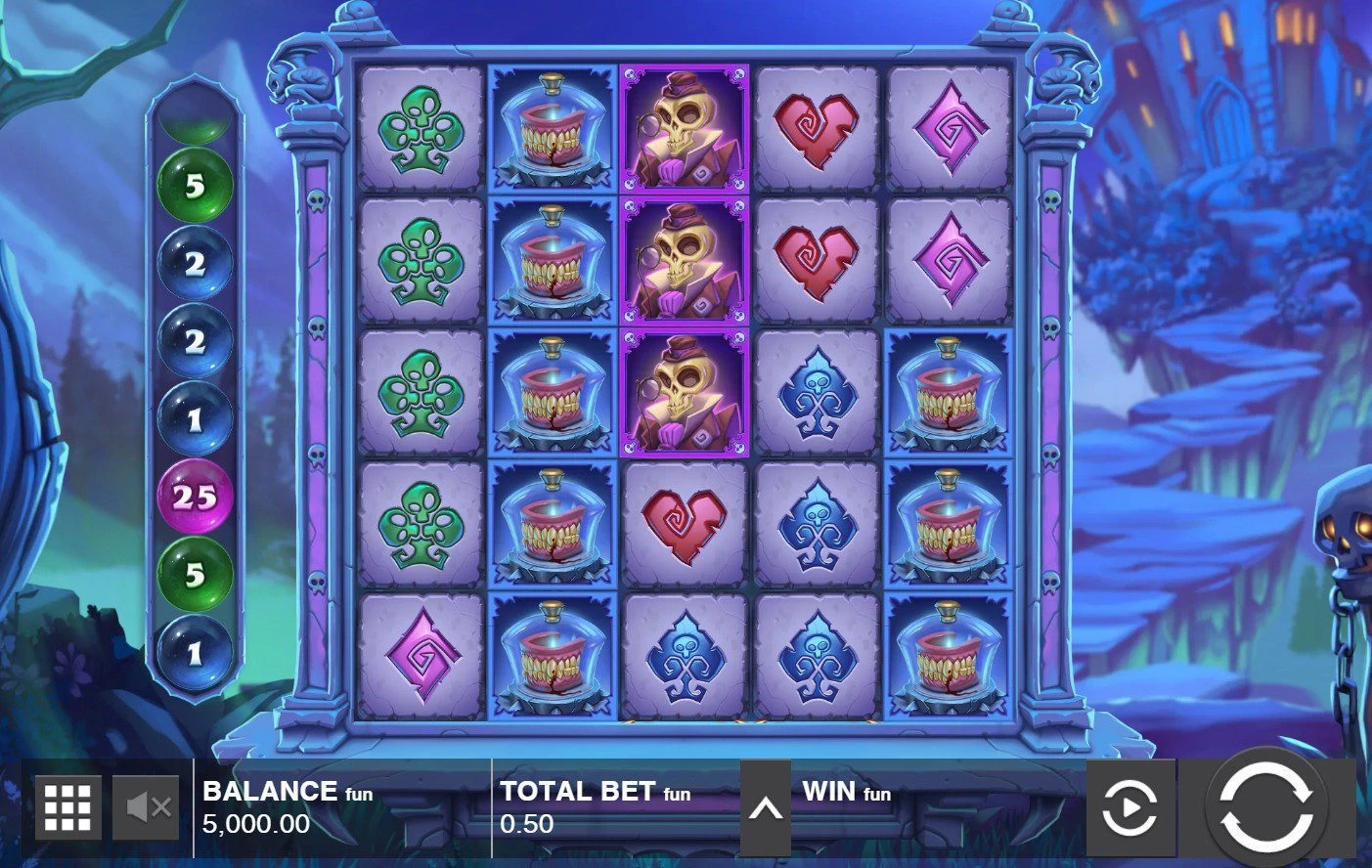
Task: Spin the reels with the spin button
Action: click(1266, 808)
